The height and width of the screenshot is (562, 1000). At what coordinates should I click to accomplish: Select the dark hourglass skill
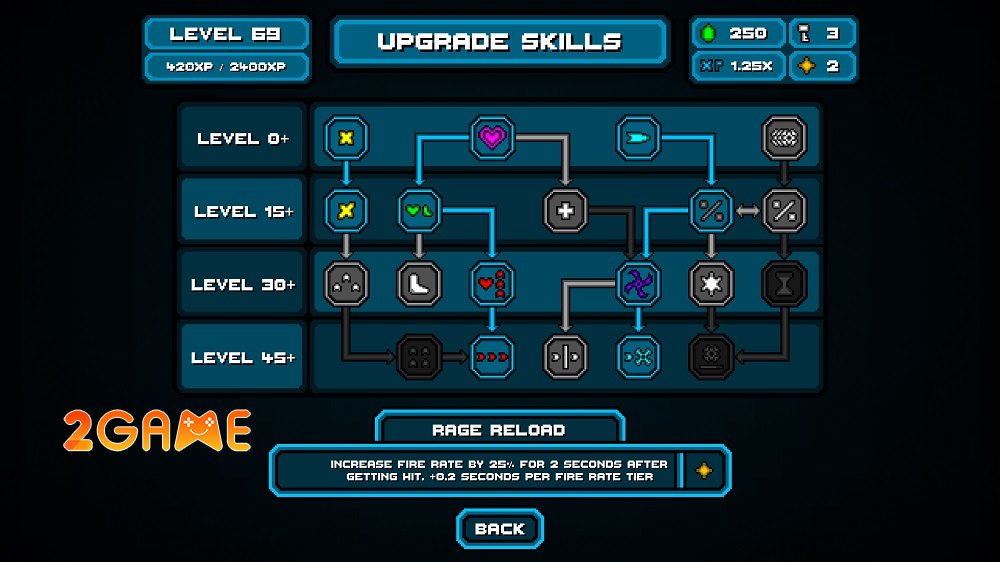pyautogui.click(x=784, y=284)
